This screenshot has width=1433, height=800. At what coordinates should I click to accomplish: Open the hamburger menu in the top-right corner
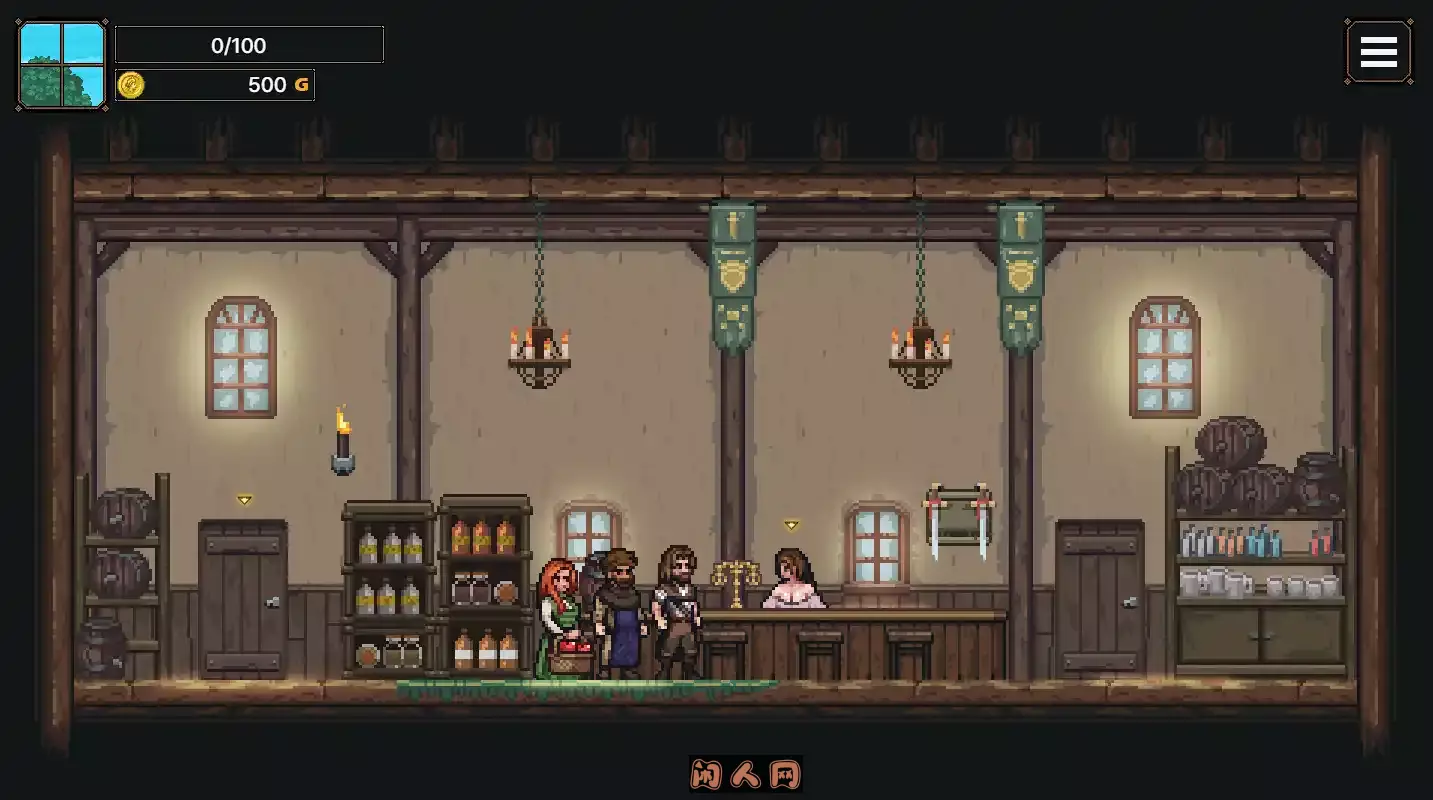(x=1379, y=51)
